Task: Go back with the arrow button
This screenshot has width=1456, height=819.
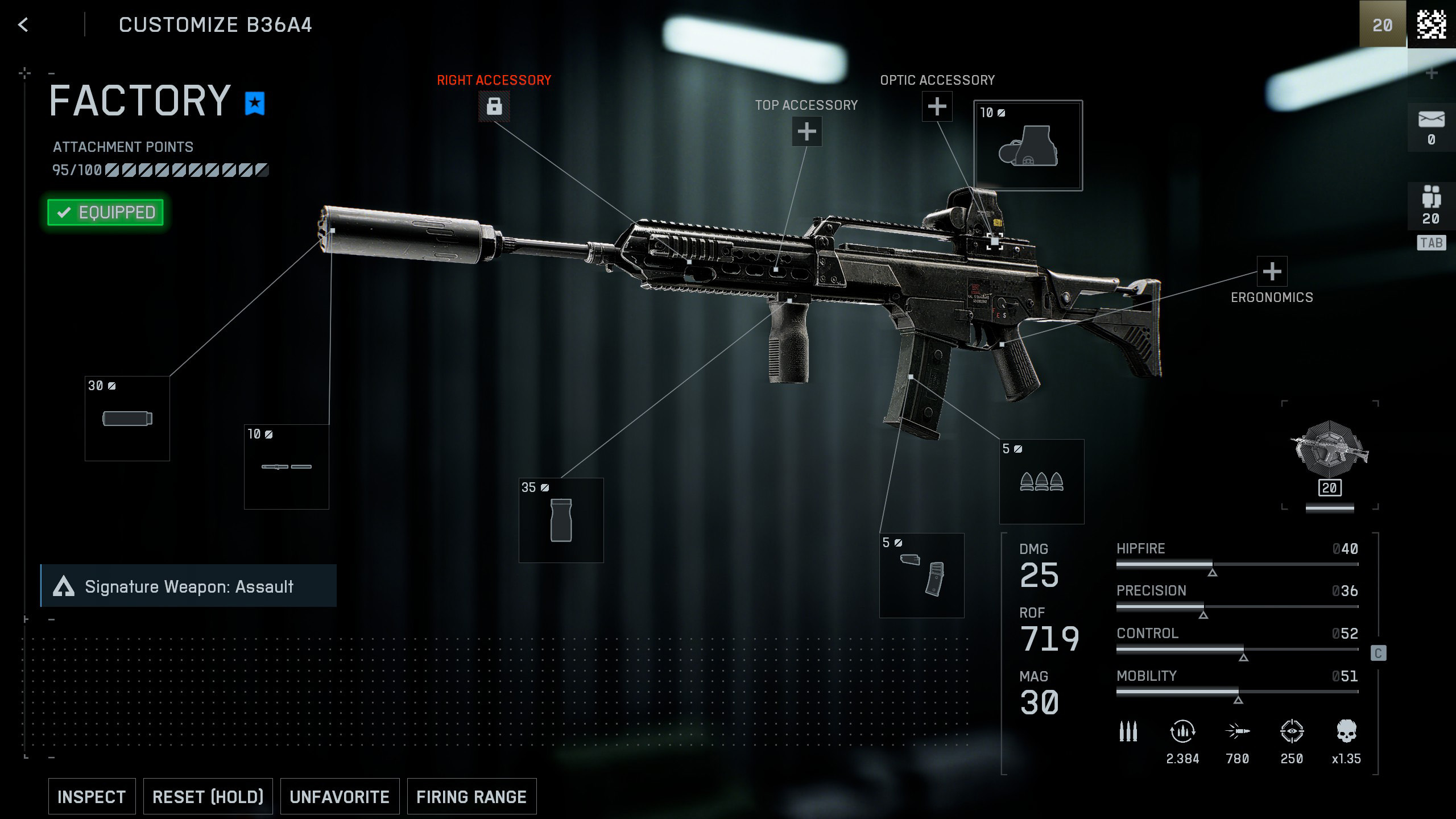Action: click(23, 25)
